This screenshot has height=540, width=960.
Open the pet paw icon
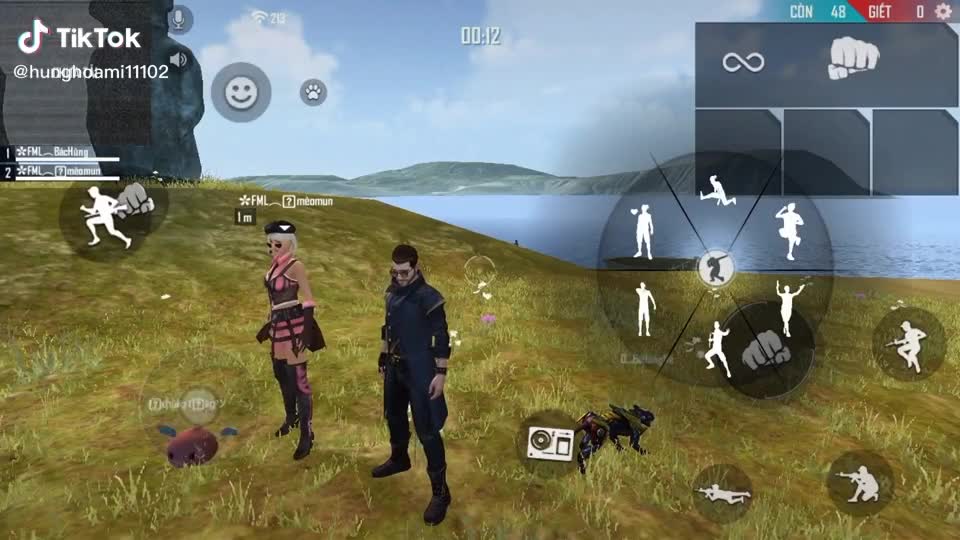pos(314,93)
